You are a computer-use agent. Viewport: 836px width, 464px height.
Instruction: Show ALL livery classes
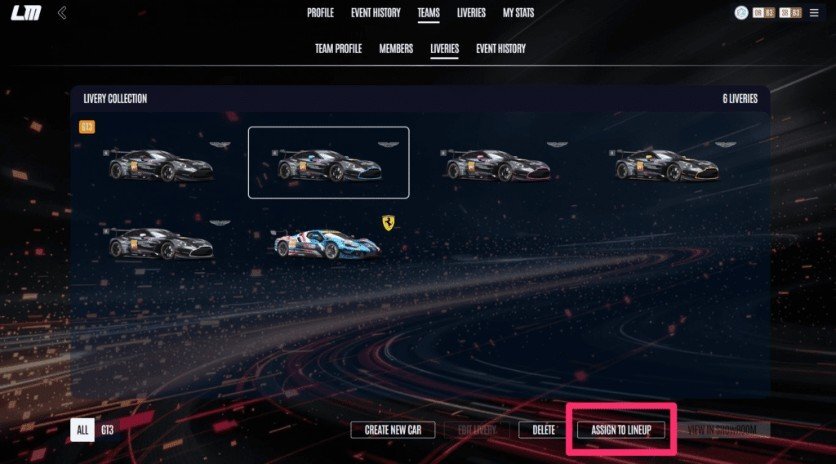[x=82, y=430]
